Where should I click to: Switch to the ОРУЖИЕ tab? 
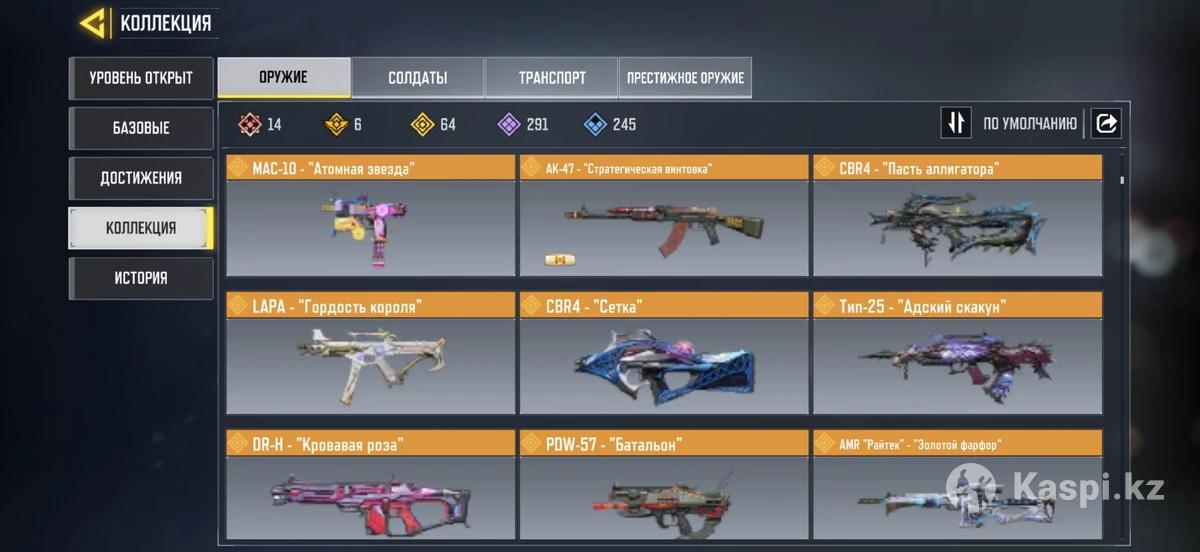(284, 78)
